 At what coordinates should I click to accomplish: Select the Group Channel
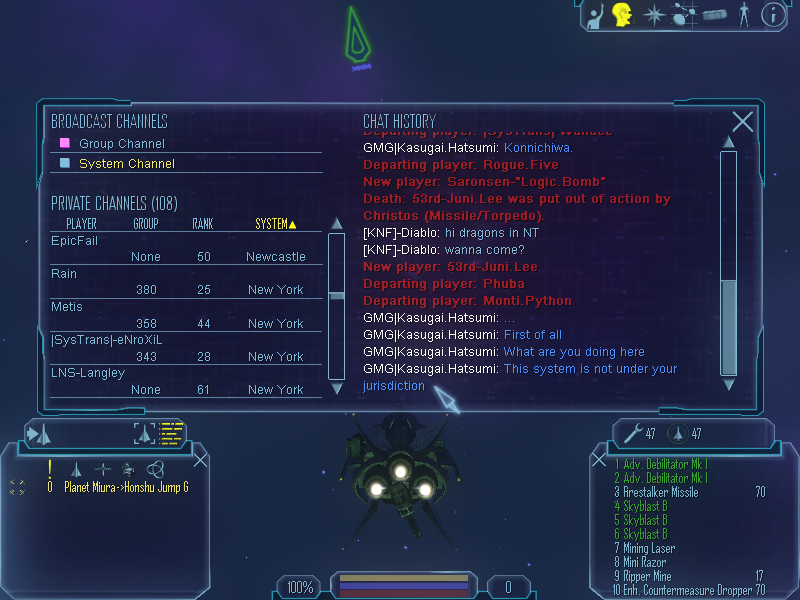coord(122,143)
